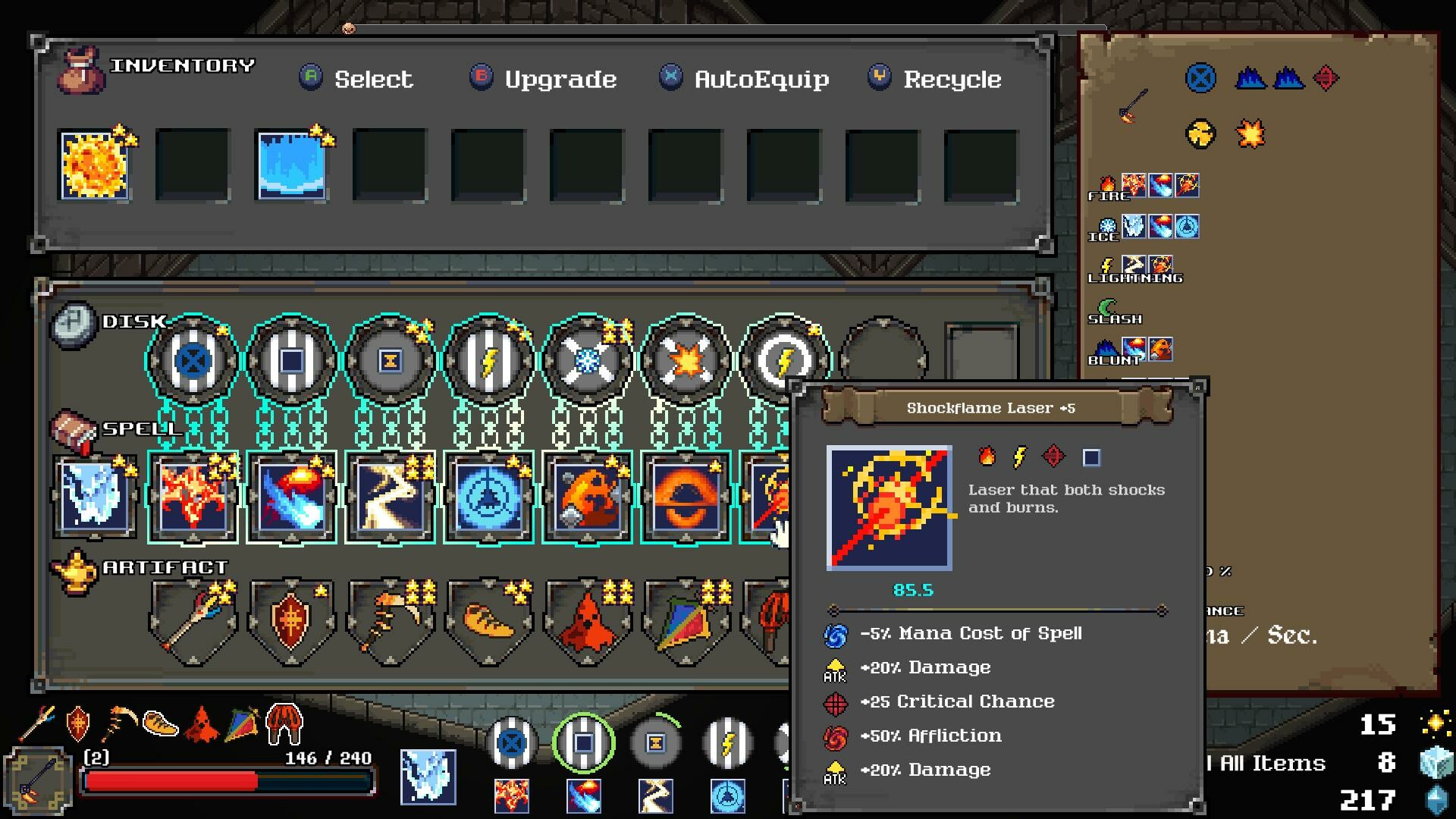
Task: Click the health bar
Action: pos(227,777)
